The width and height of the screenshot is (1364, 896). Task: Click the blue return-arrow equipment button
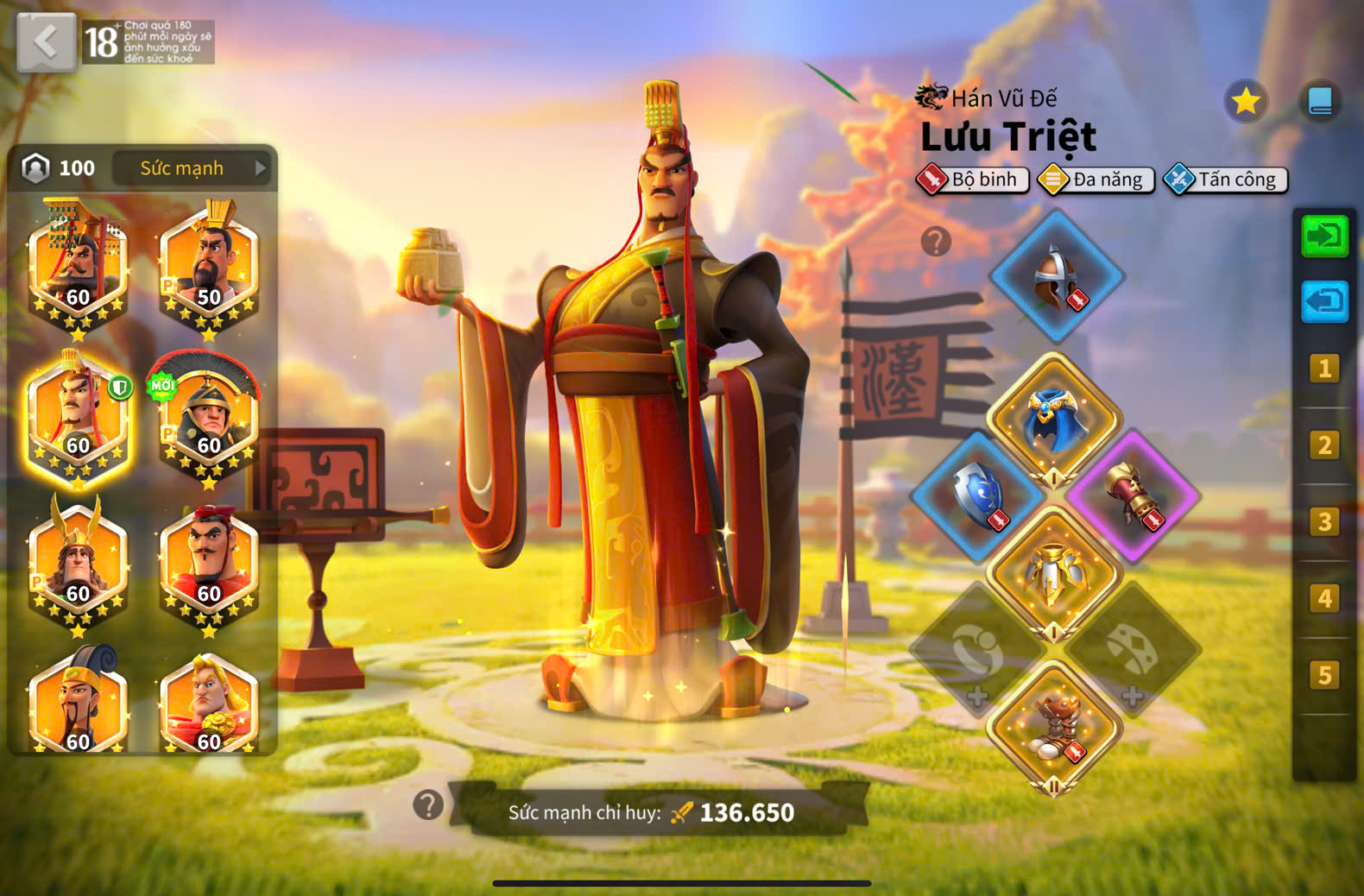(1324, 301)
